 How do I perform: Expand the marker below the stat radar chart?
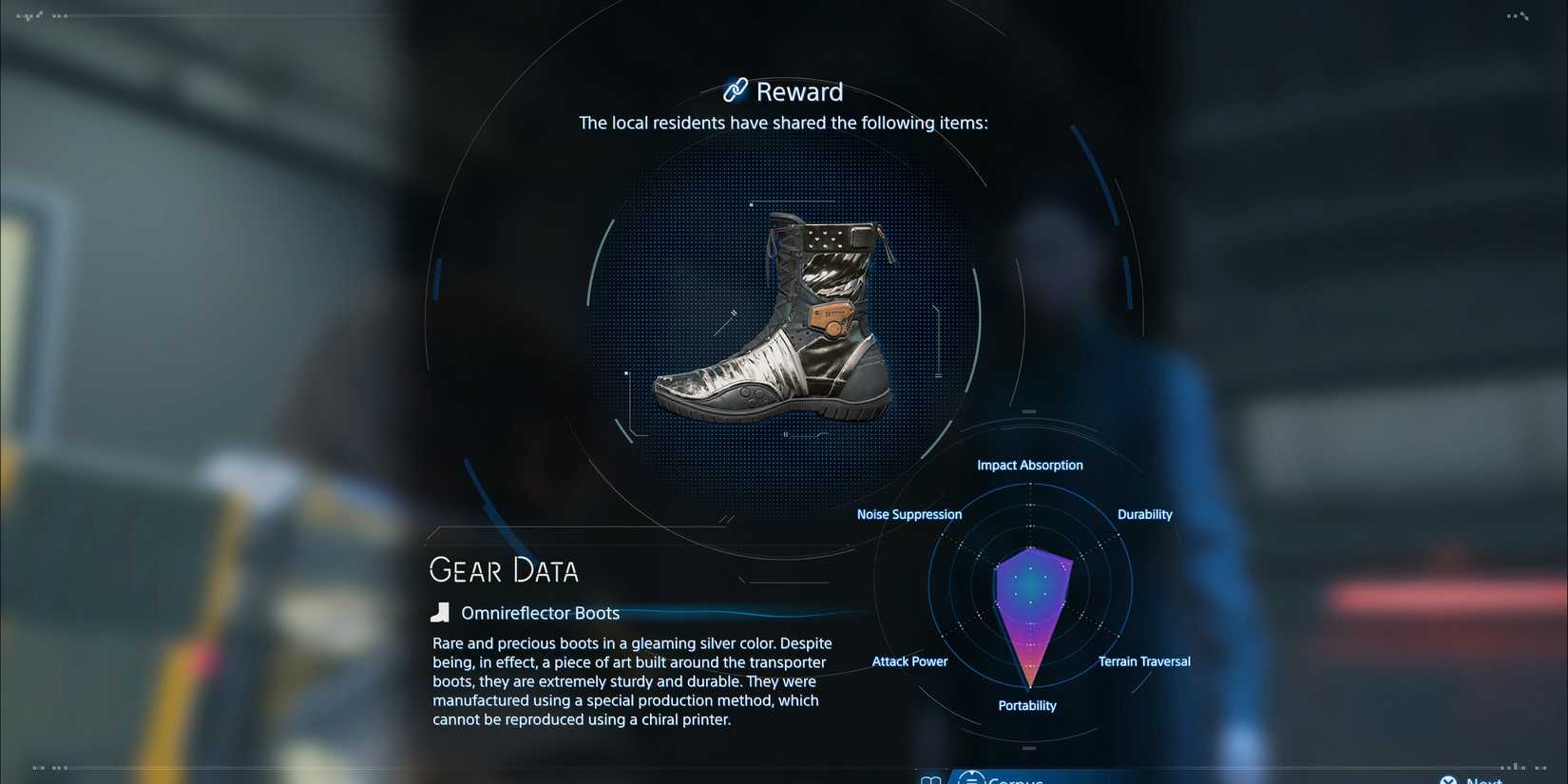1028,748
